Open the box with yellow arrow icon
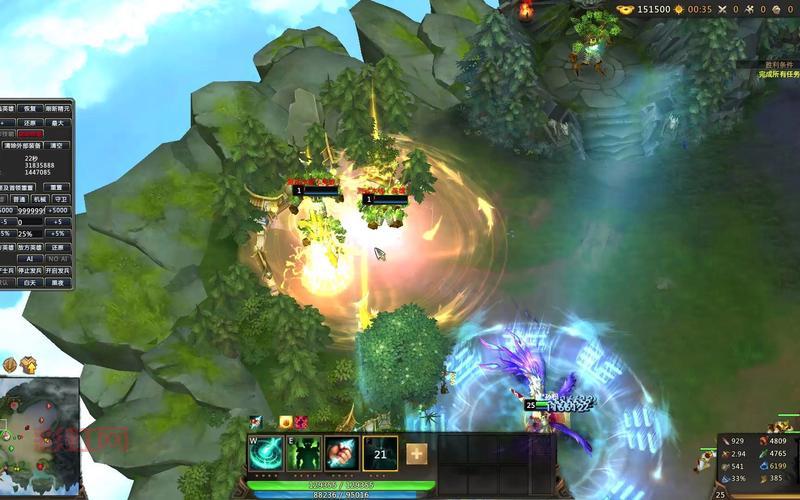The height and width of the screenshot is (500, 800). click(x=28, y=365)
